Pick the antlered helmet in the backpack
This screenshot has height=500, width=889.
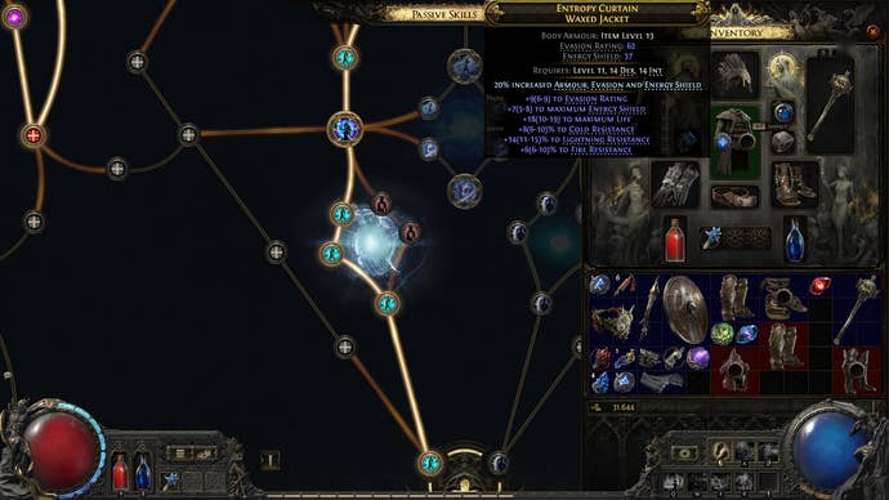613,321
